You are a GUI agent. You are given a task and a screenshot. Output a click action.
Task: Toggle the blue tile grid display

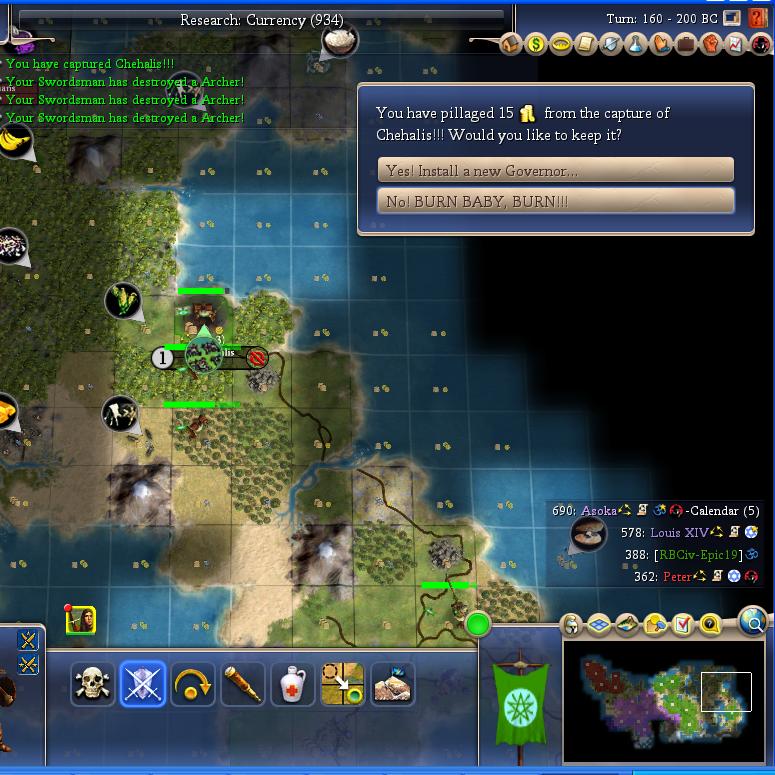599,625
